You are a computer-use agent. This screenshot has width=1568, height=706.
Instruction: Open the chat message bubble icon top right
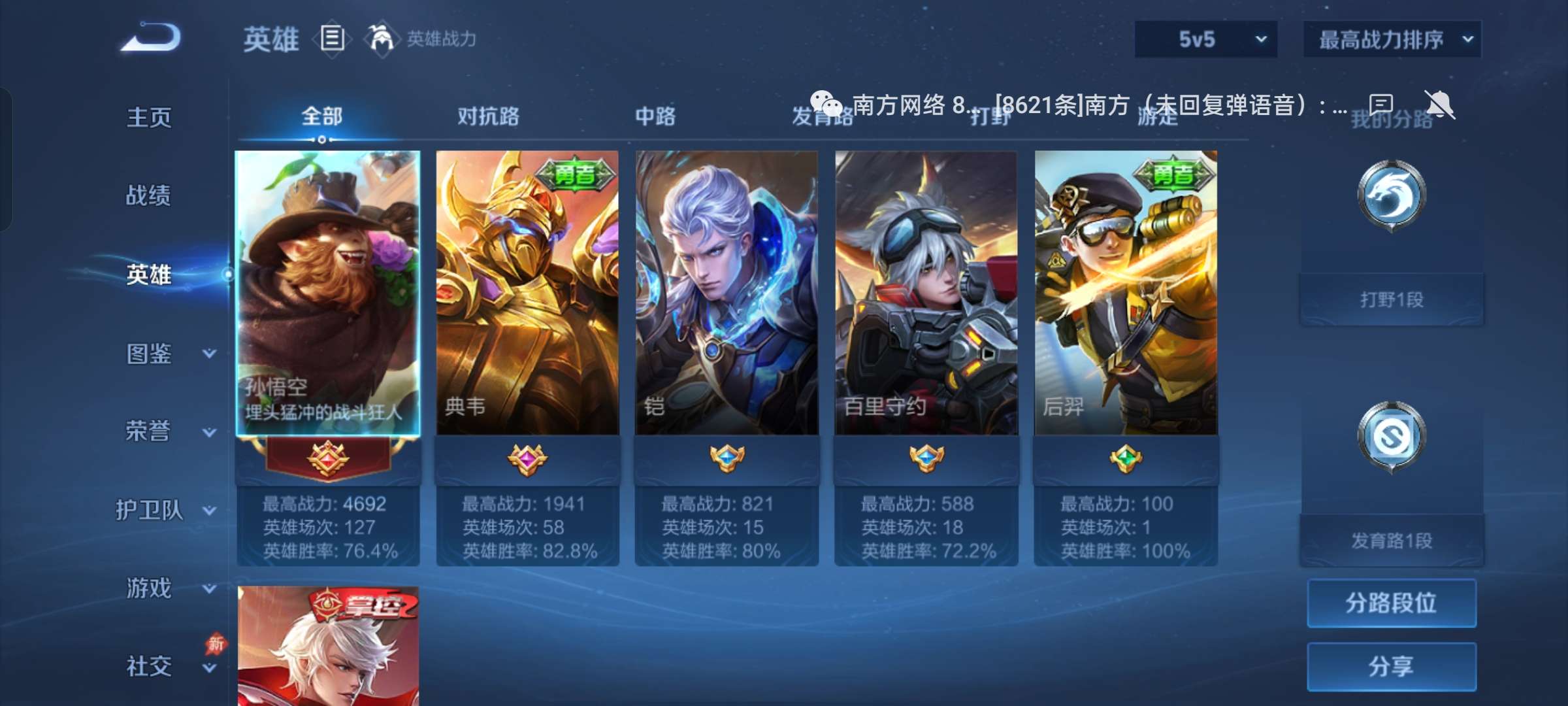(x=1380, y=103)
